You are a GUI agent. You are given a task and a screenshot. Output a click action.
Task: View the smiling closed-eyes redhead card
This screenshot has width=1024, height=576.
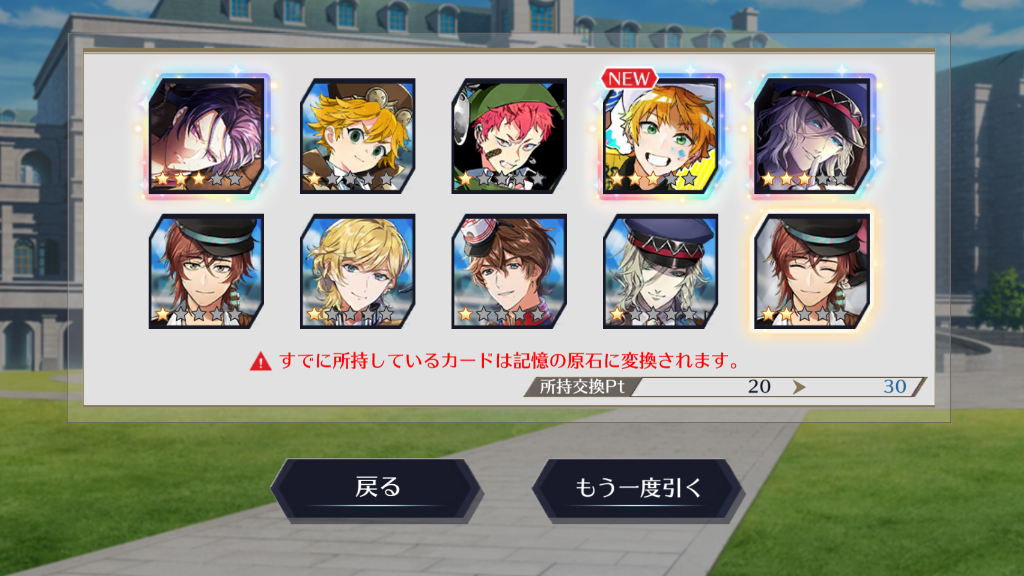click(811, 271)
